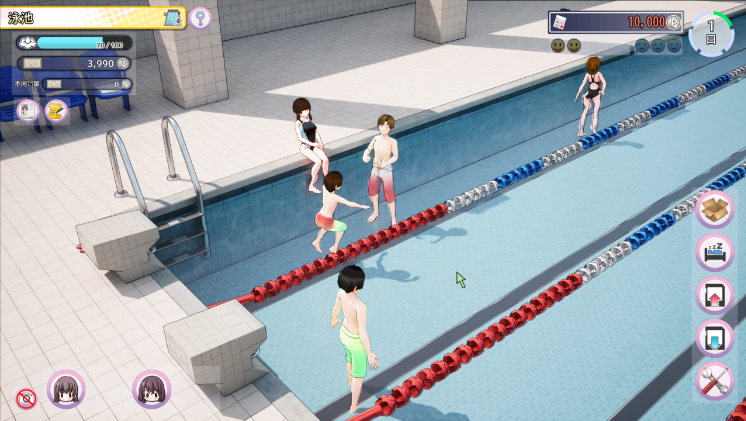Click the red up-arrow button
The image size is (746, 421).
[x=715, y=295]
